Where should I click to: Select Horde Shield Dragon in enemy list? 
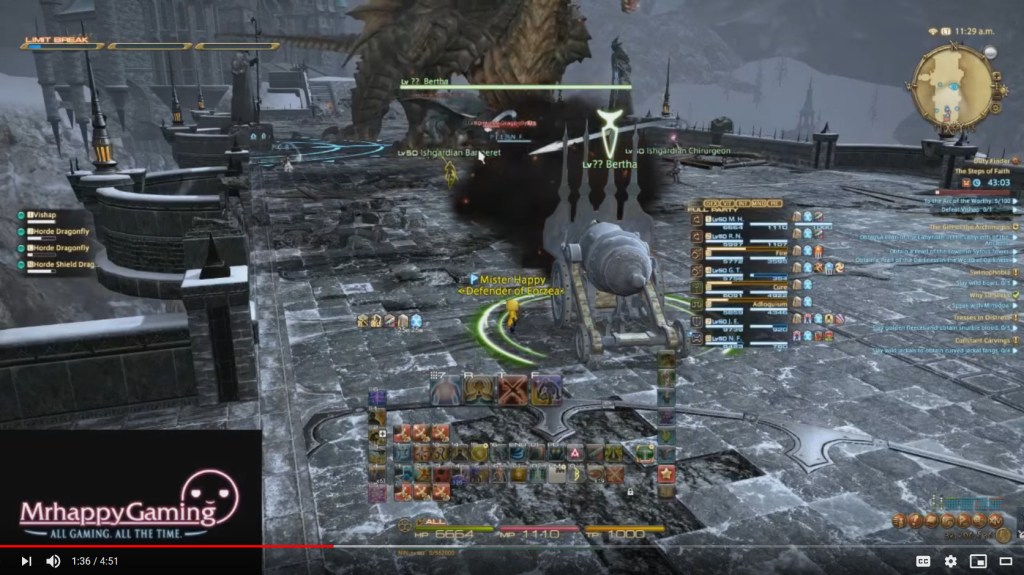[62, 264]
